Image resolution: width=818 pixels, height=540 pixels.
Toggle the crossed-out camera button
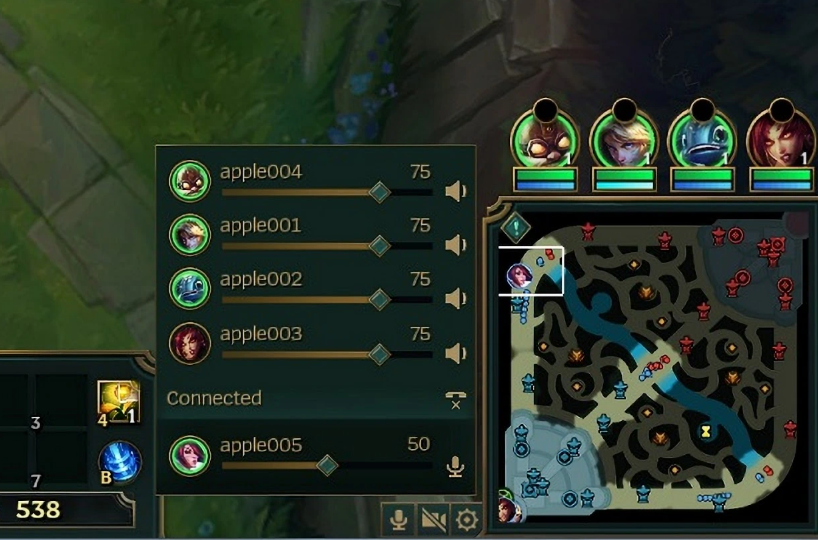tap(432, 519)
